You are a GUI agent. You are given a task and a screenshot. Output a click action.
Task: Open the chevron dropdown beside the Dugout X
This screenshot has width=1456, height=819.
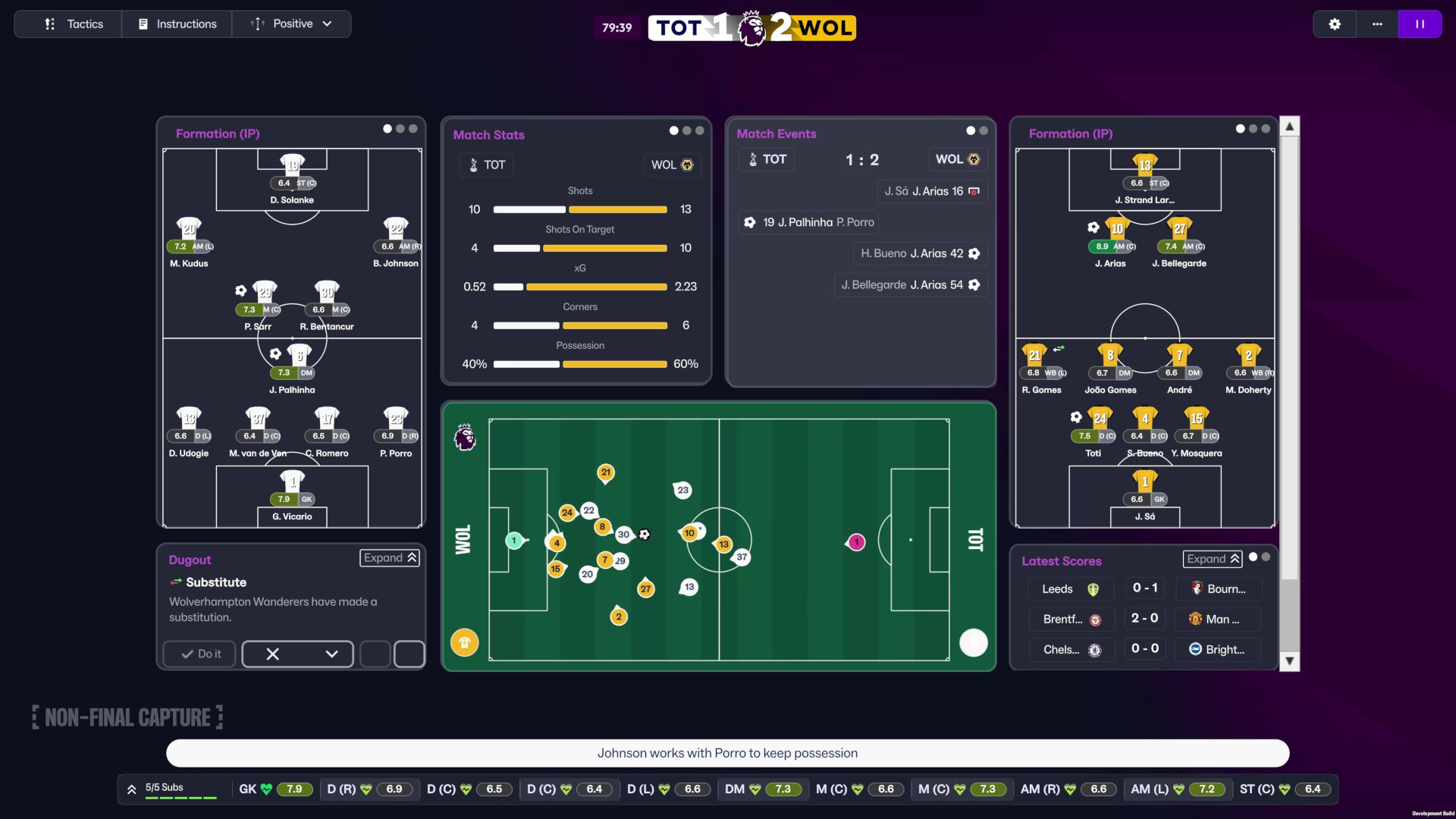coord(330,654)
